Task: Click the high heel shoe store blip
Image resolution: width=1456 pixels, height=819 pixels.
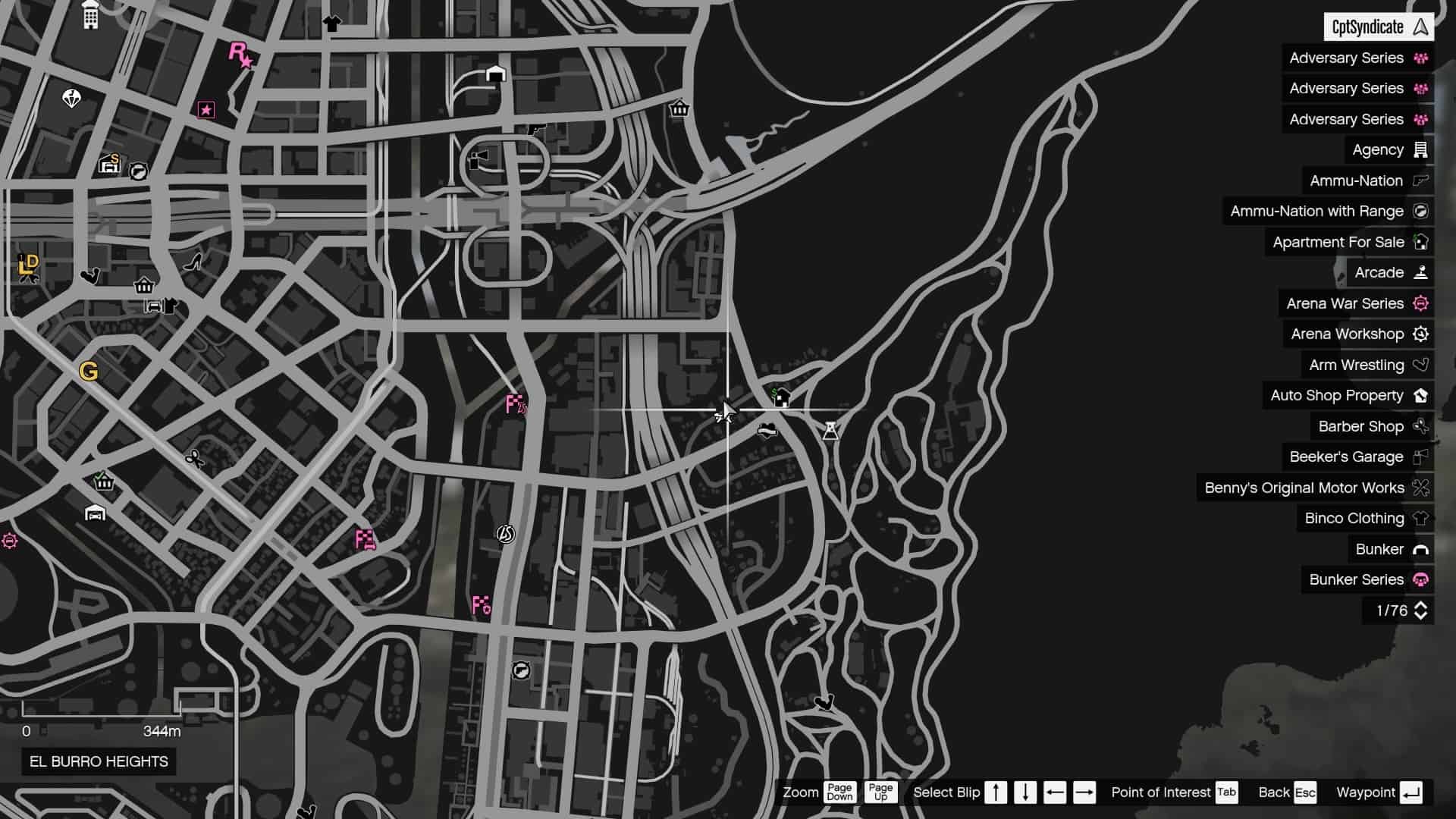Action: [x=193, y=262]
